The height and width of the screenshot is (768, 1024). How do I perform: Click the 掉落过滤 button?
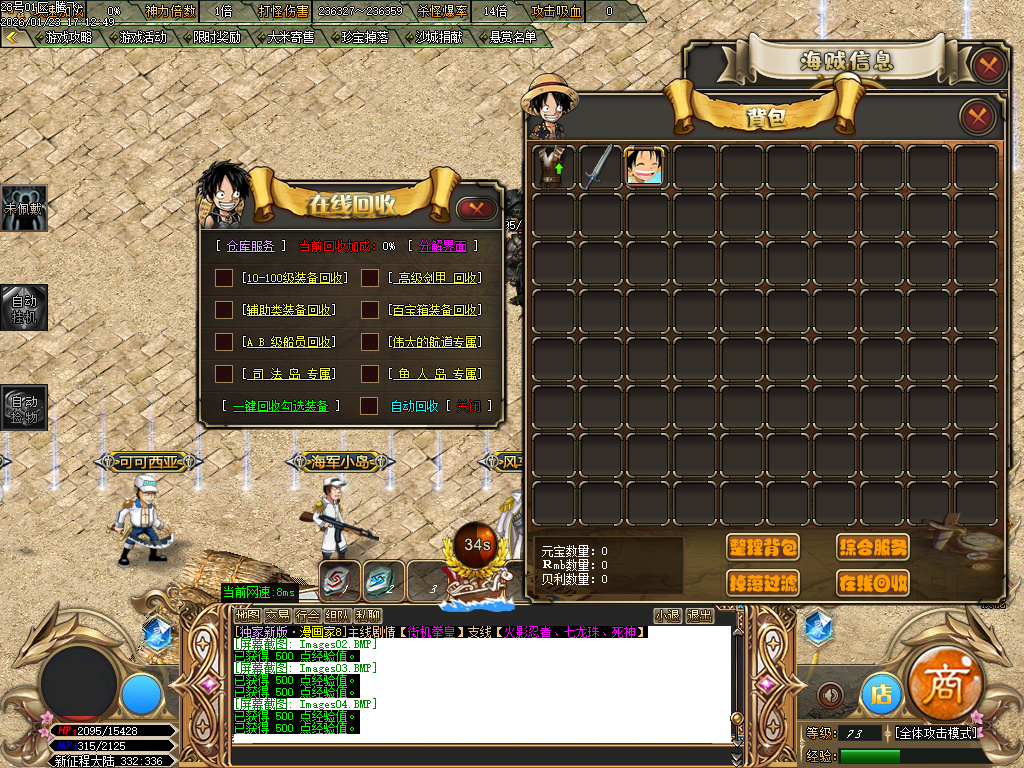click(x=763, y=582)
